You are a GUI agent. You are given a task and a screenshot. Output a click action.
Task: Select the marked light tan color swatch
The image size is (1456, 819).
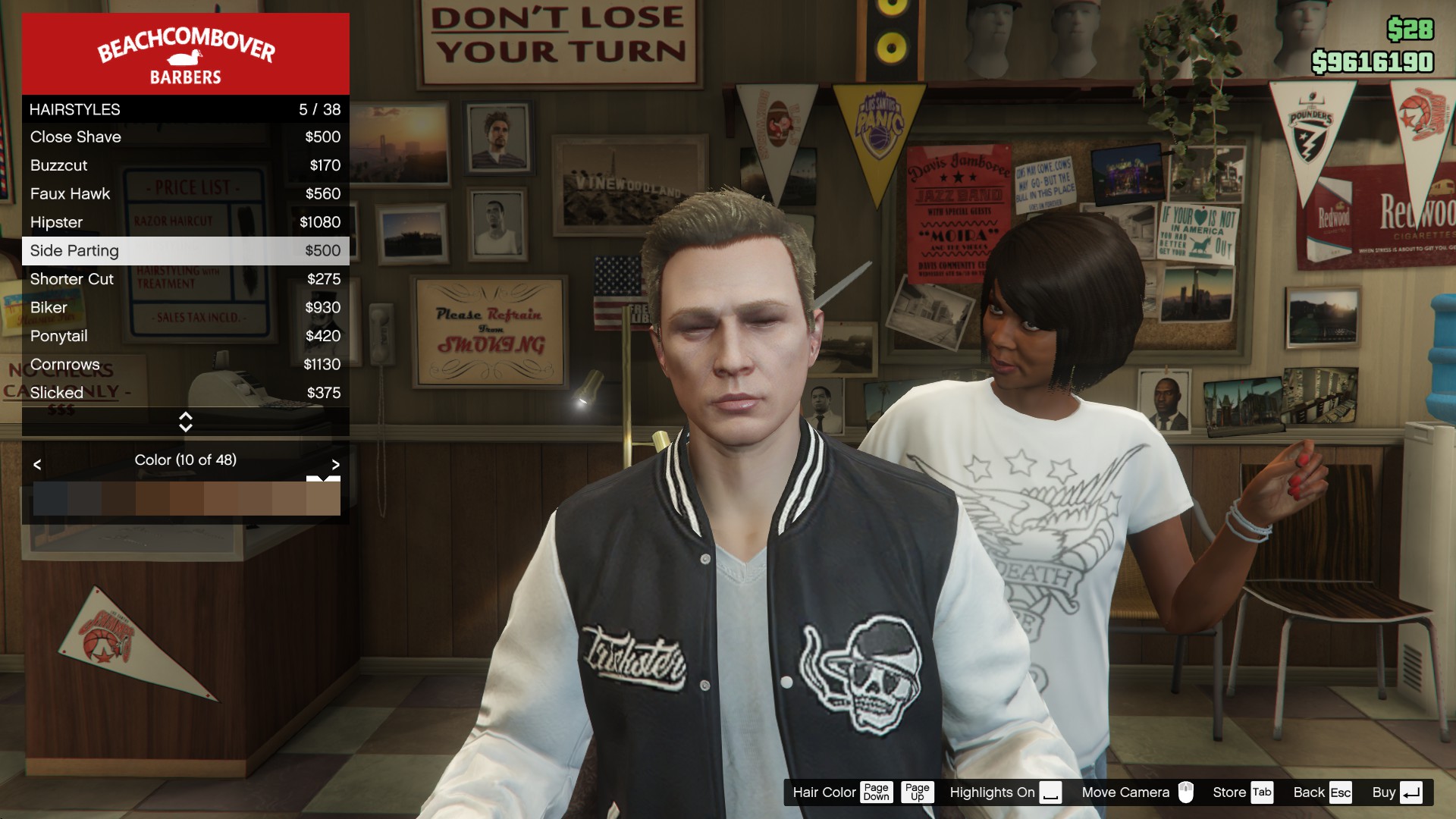tap(323, 498)
